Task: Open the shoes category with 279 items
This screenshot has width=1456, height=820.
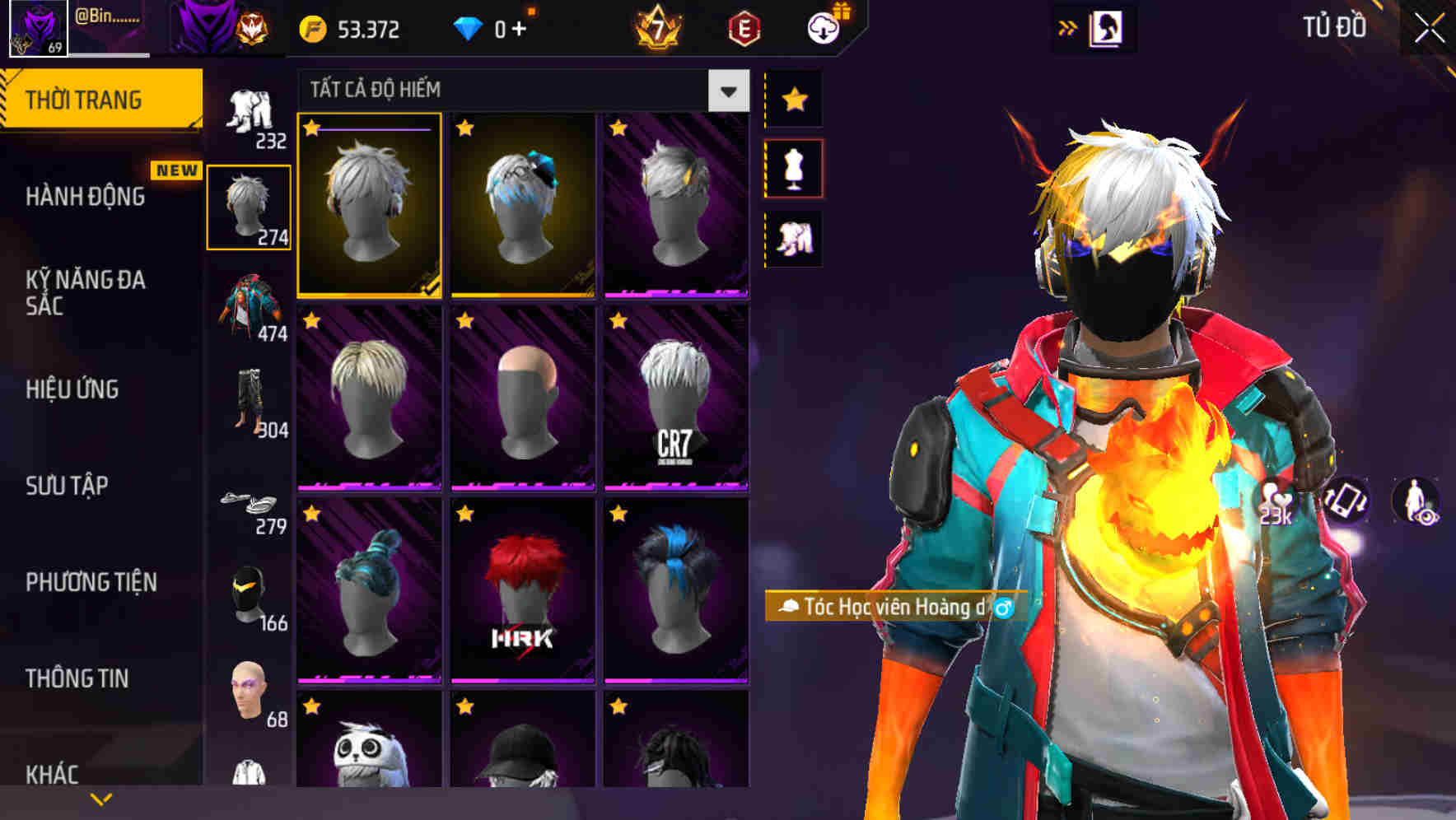Action: click(x=250, y=504)
